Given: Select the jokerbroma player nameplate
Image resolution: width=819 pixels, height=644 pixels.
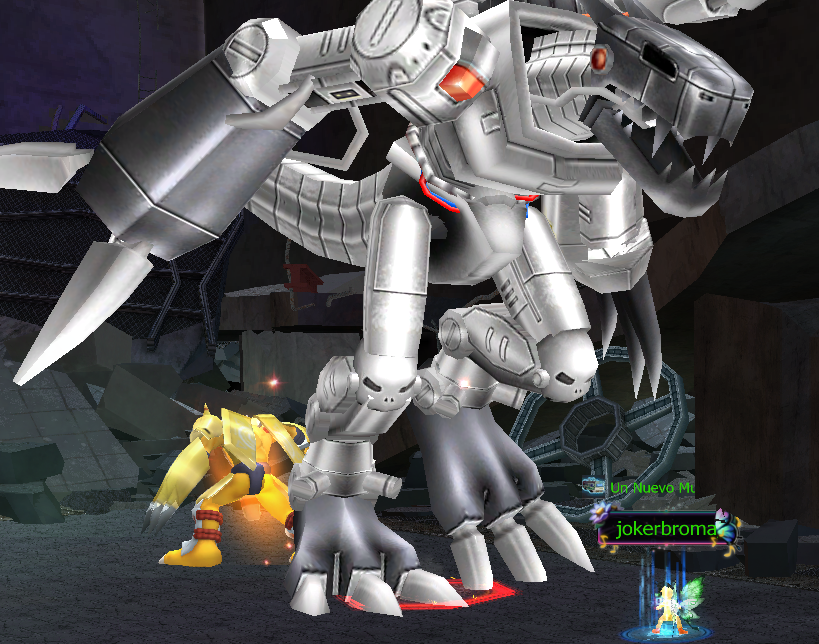Looking at the screenshot, I should (665, 529).
